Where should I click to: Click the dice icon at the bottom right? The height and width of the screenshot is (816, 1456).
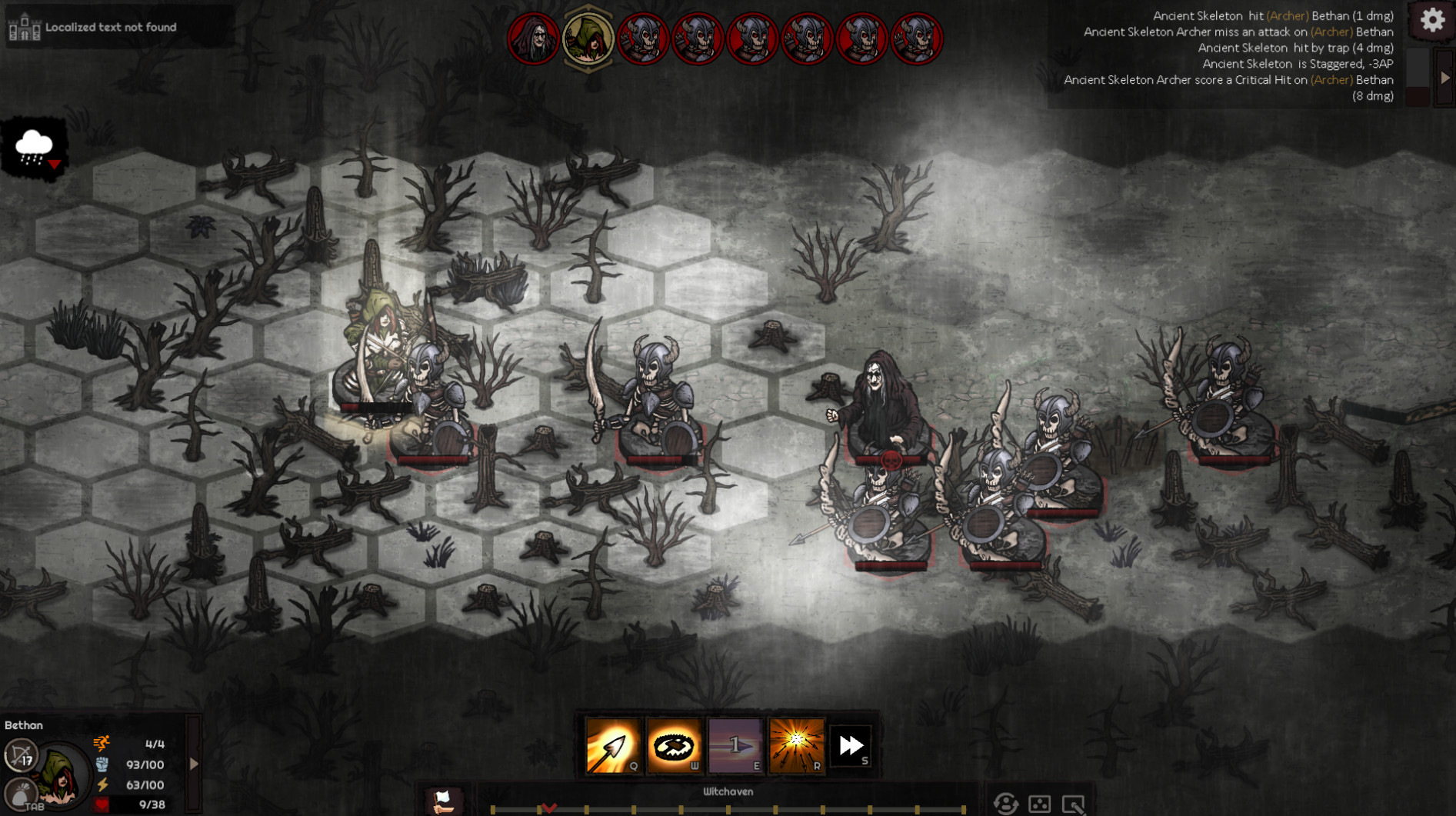point(1039,804)
